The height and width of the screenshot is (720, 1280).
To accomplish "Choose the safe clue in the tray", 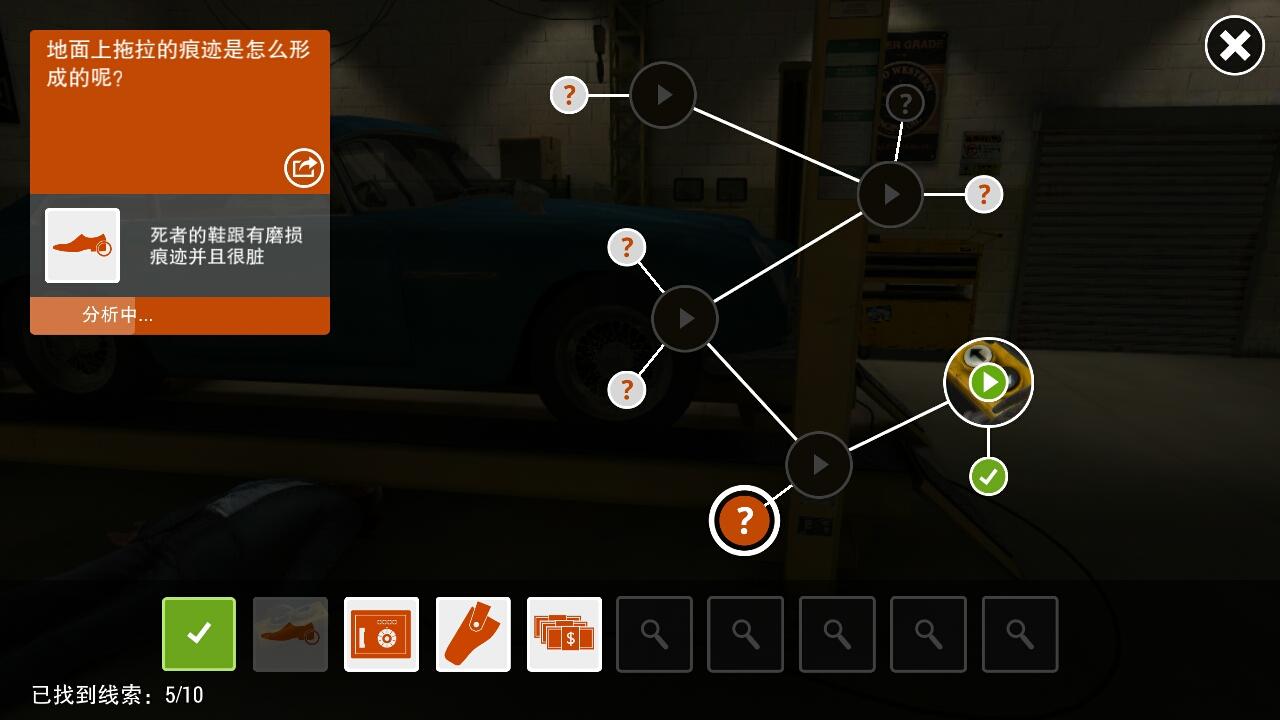I will (381, 634).
